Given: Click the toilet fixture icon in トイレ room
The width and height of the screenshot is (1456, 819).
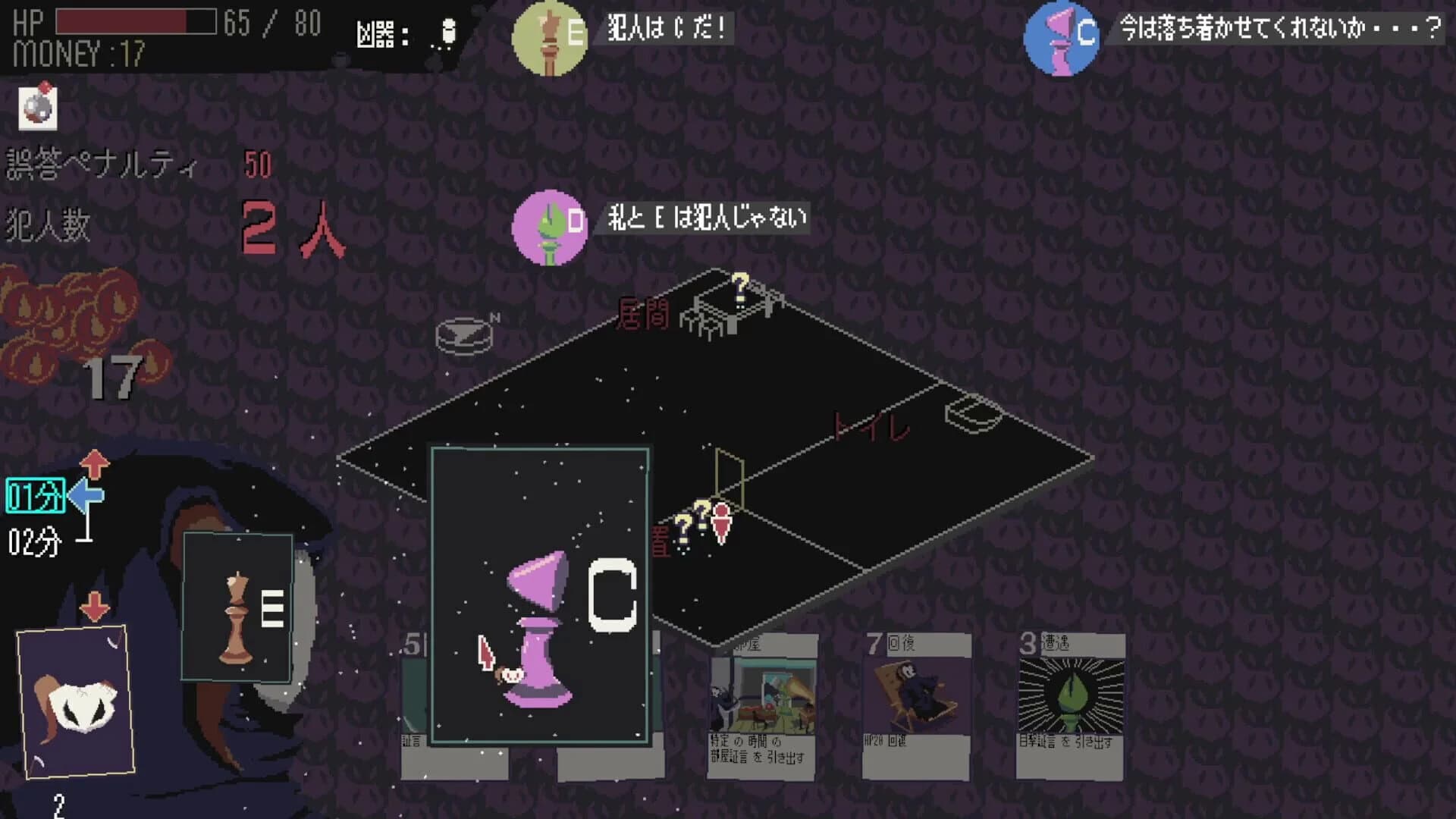Looking at the screenshot, I should tap(969, 416).
